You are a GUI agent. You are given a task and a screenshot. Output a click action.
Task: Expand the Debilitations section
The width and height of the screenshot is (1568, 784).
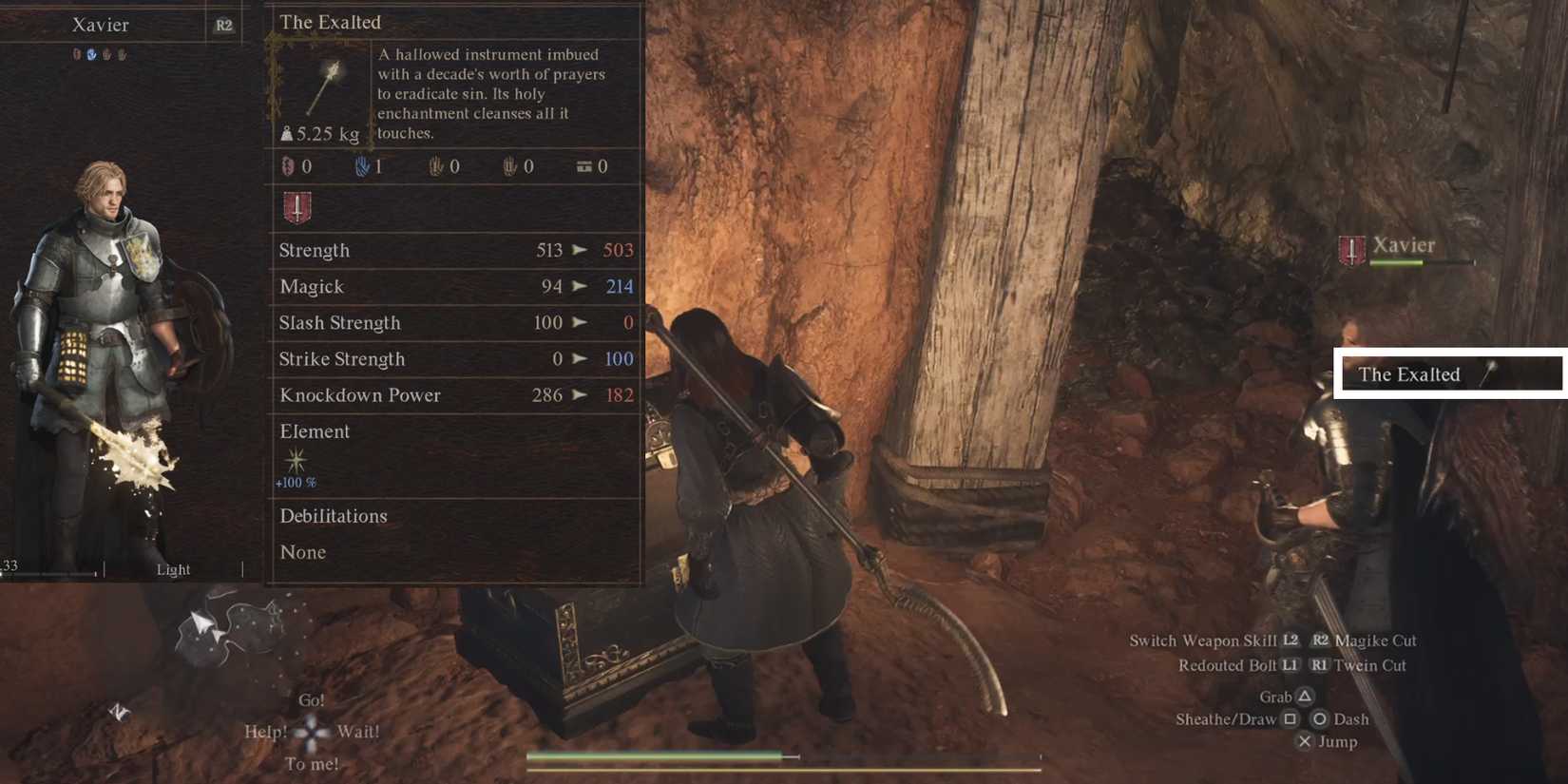[x=333, y=516]
